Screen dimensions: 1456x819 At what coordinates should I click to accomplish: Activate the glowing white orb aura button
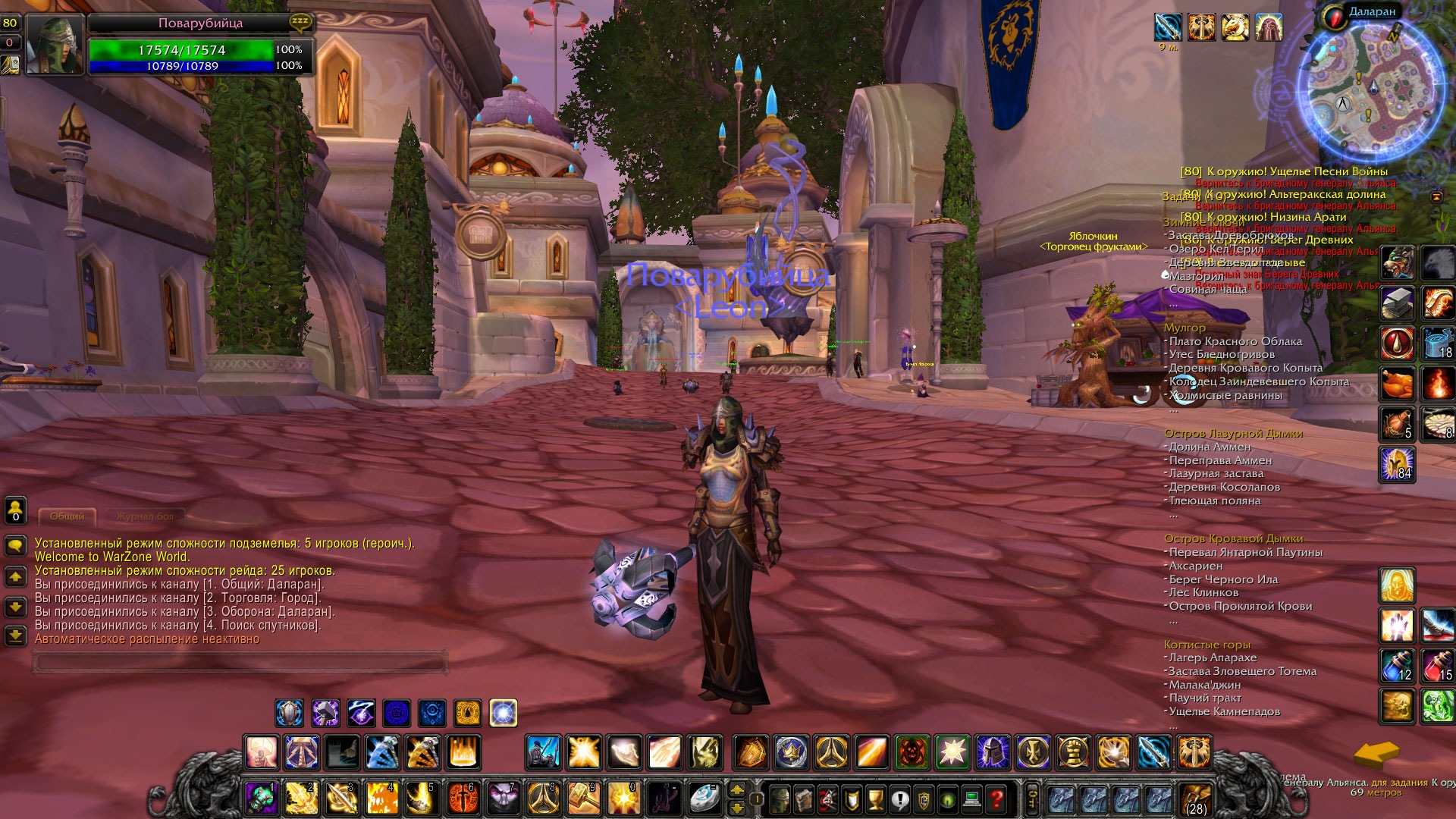504,713
